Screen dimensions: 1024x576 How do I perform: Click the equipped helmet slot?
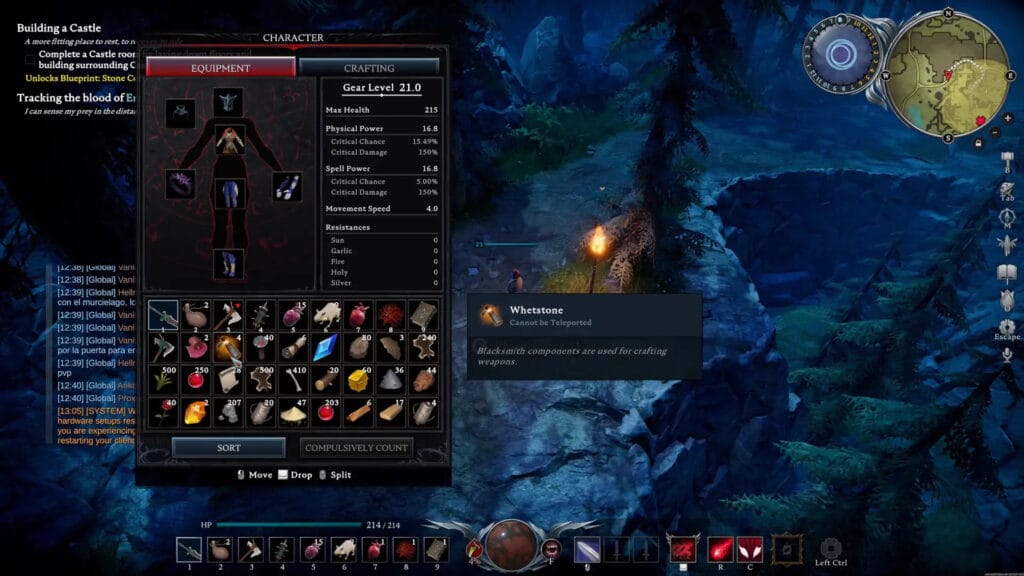[228, 101]
